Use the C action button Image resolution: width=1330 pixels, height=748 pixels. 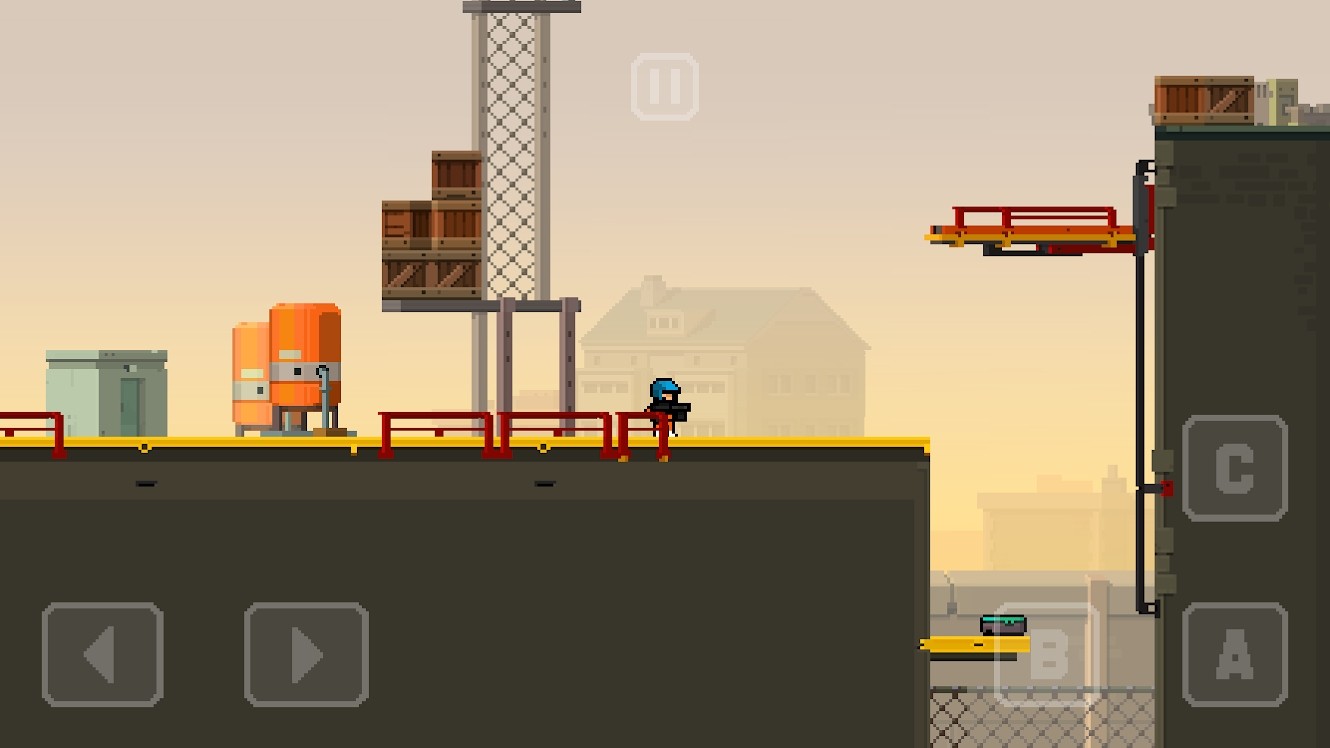[x=1234, y=468]
